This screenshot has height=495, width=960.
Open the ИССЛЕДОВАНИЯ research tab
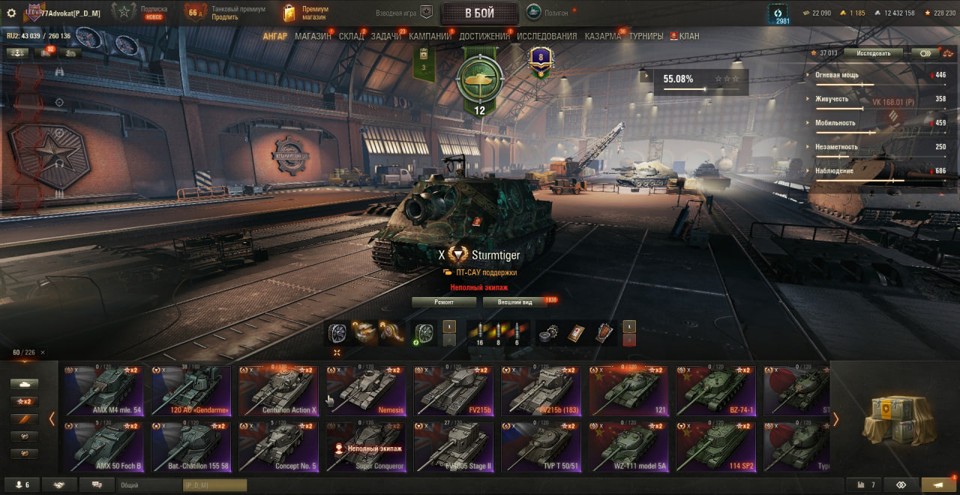coord(547,36)
